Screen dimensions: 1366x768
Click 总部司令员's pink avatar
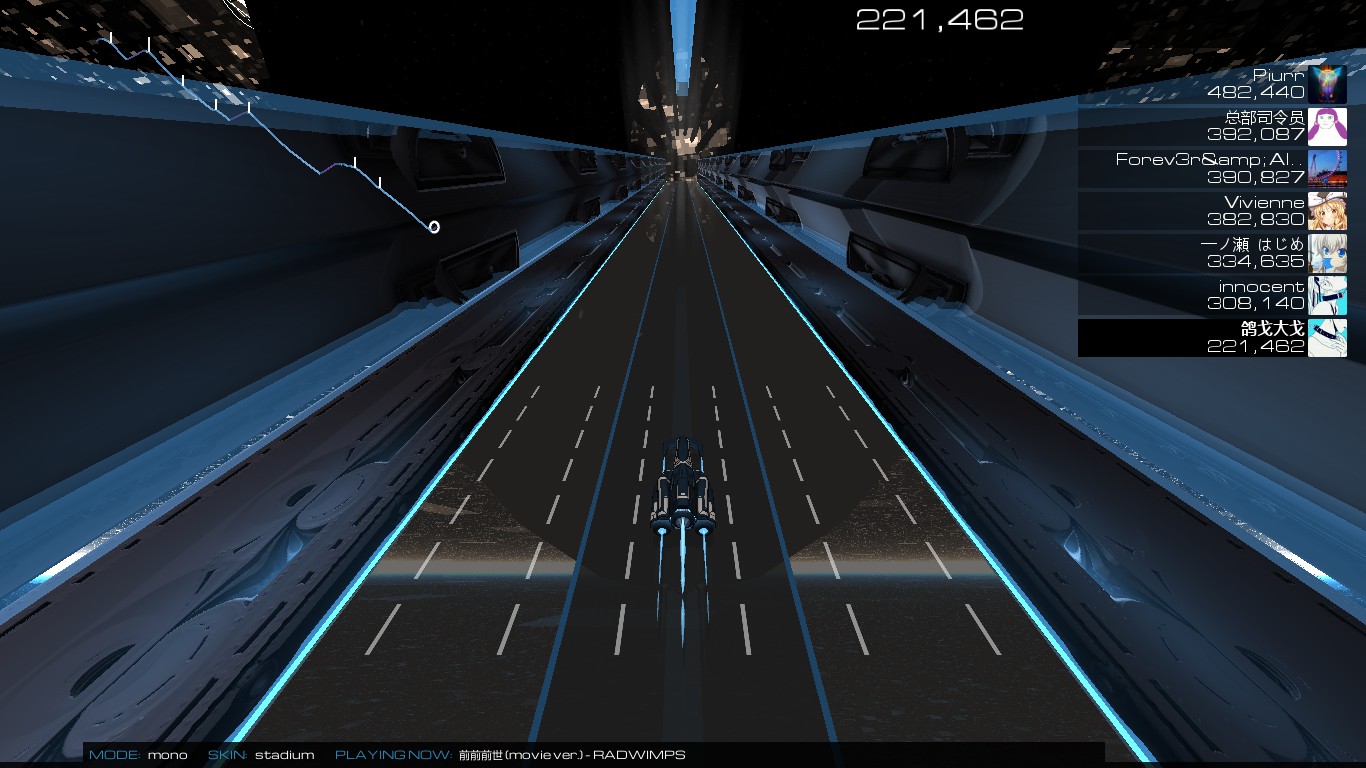tap(1329, 126)
